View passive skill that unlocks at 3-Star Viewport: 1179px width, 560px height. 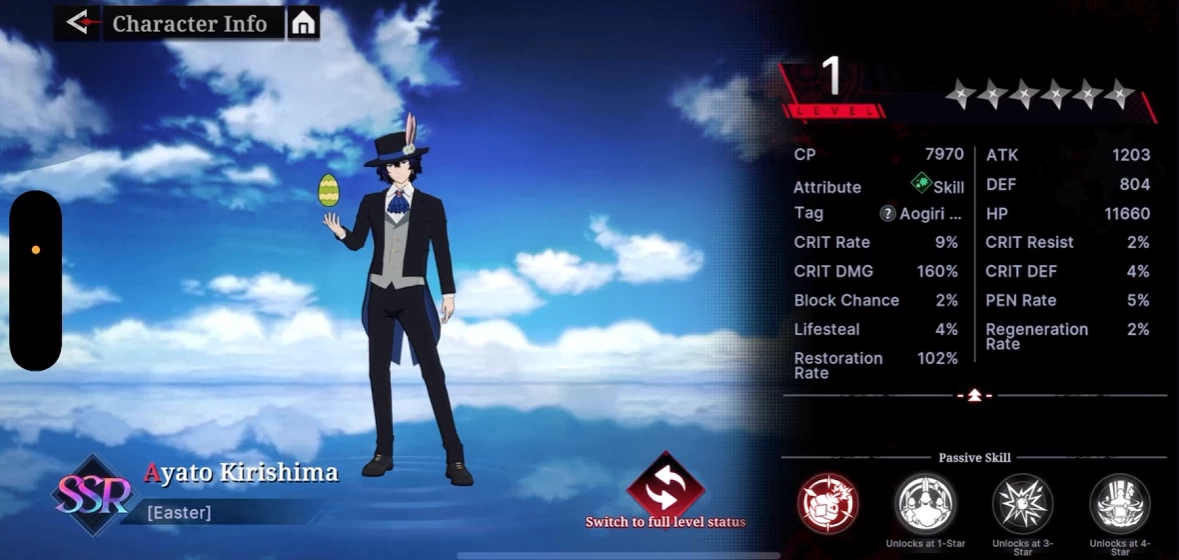click(x=1022, y=503)
